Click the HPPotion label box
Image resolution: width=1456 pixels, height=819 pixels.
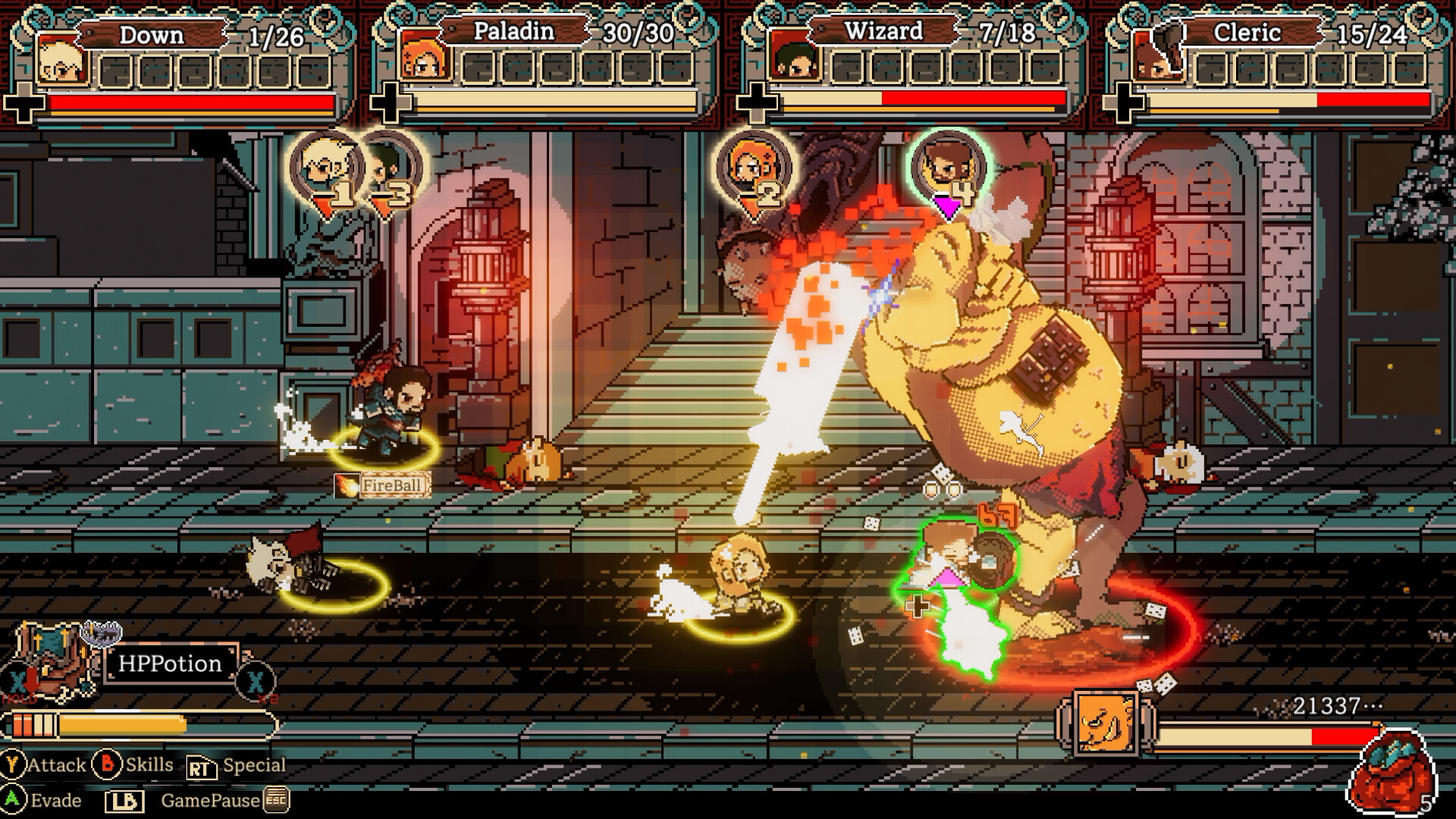[x=173, y=665]
